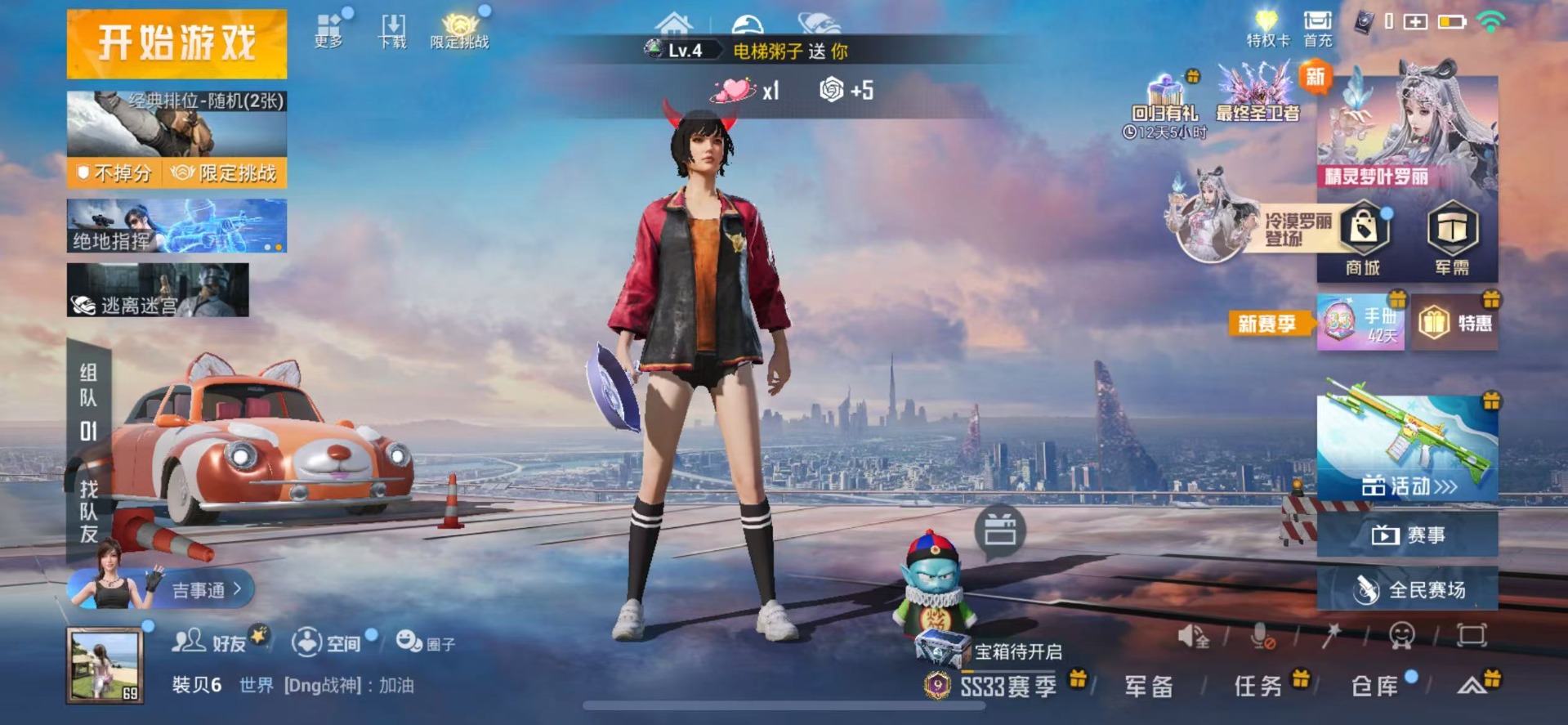This screenshot has width=1568, height=725.
Task: Open the 仓库 inventory tab
Action: [1375, 687]
